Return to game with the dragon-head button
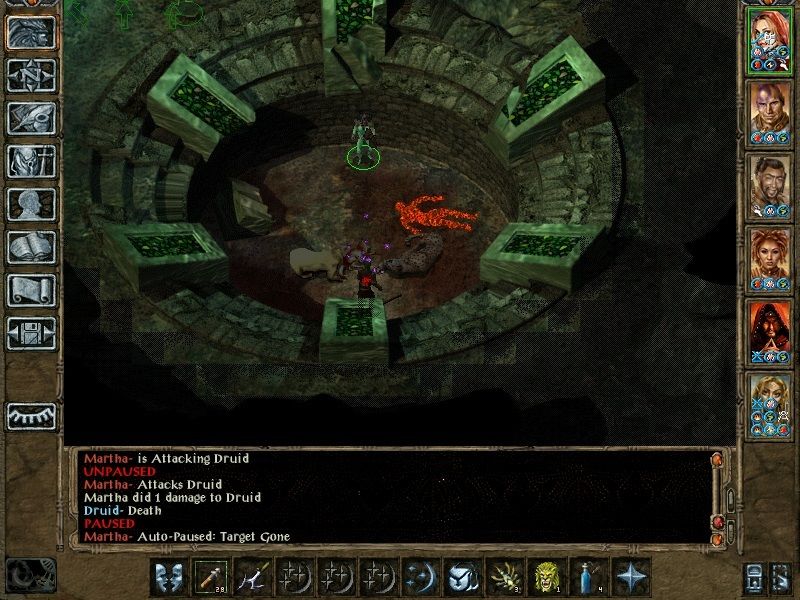This screenshot has height=600, width=800. coord(31,33)
